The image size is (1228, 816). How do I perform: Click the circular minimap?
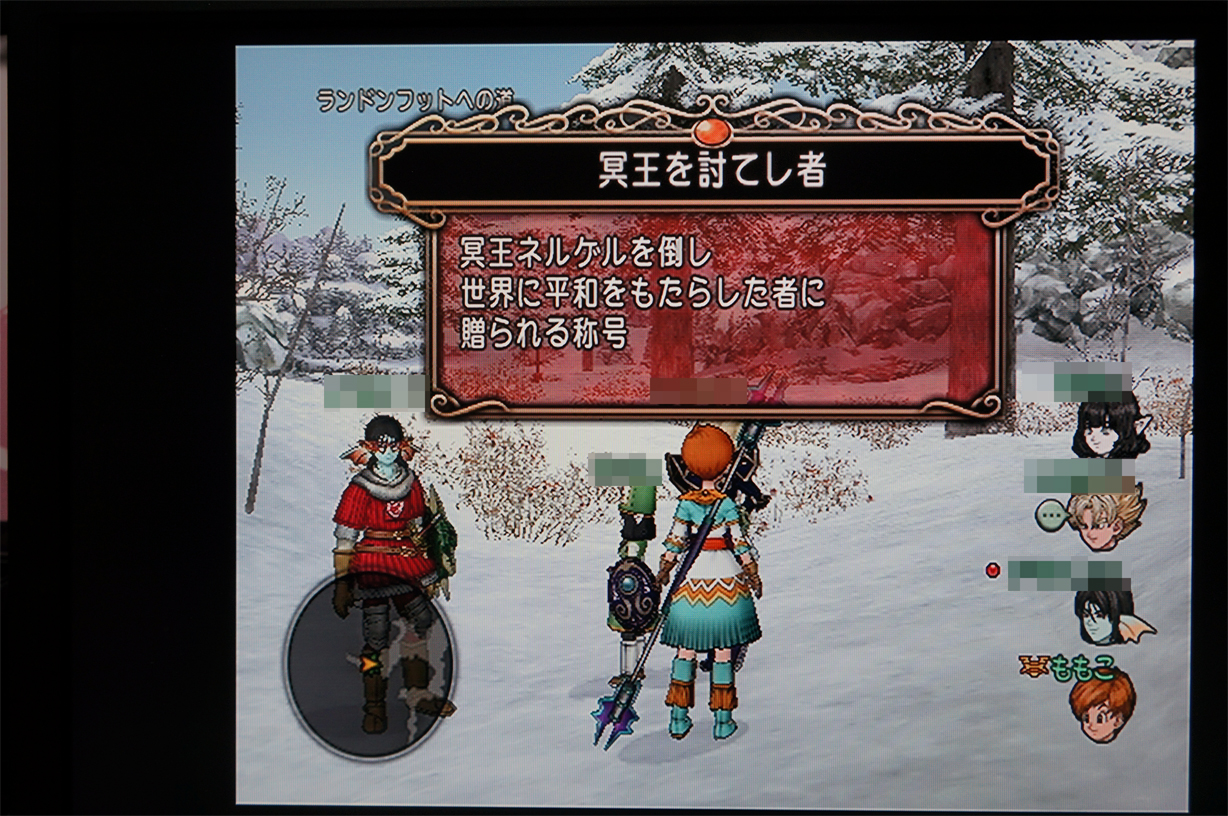tap(370, 663)
